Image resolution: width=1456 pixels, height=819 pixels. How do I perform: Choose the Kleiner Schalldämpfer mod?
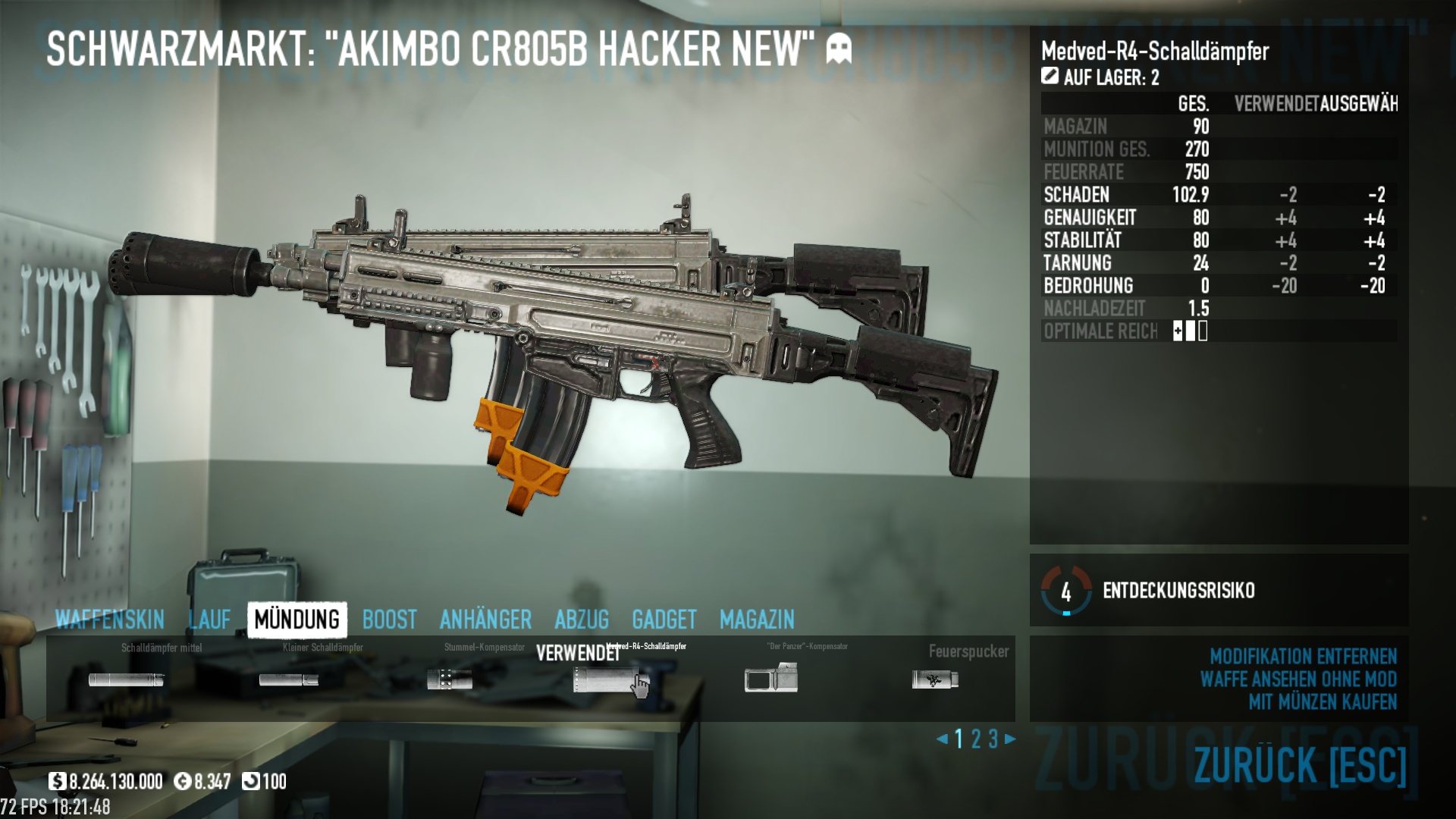click(x=289, y=679)
